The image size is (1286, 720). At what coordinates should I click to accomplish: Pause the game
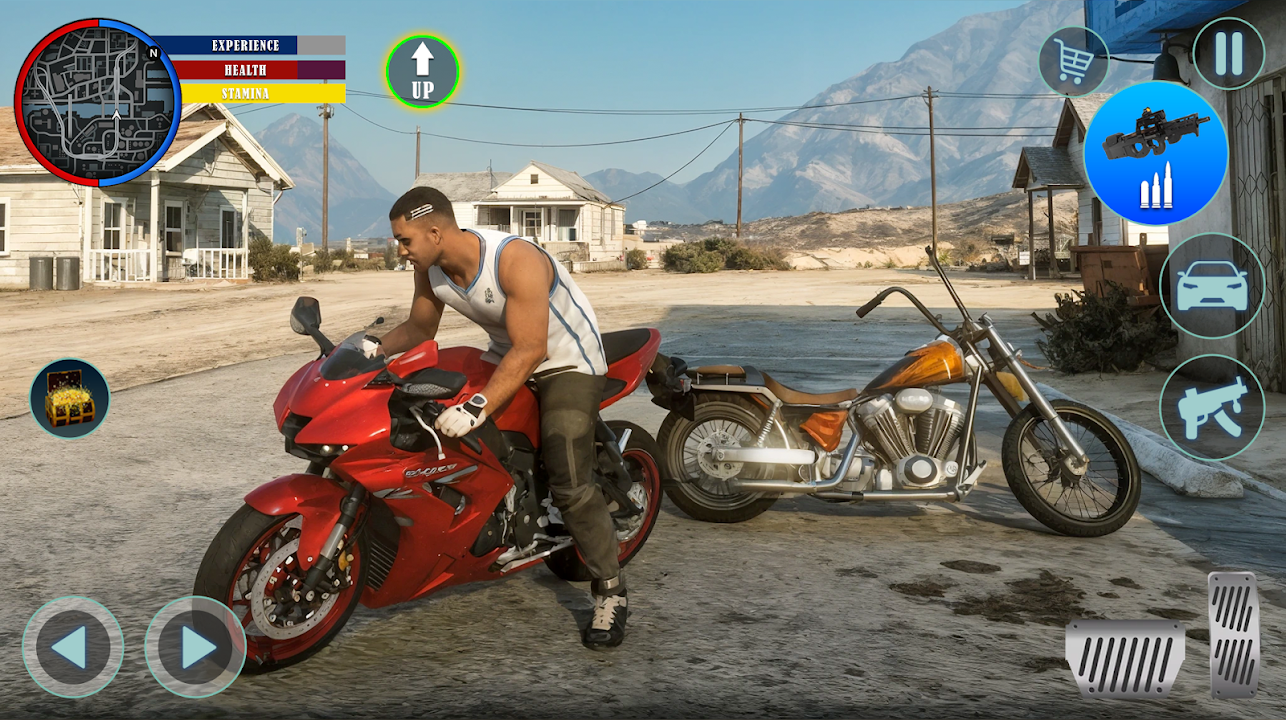coord(1227,54)
